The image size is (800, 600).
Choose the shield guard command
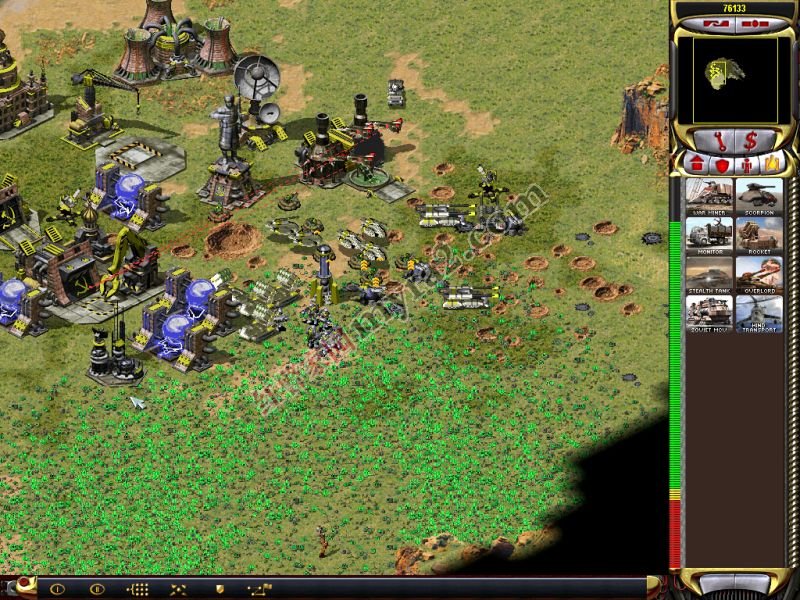[220, 589]
